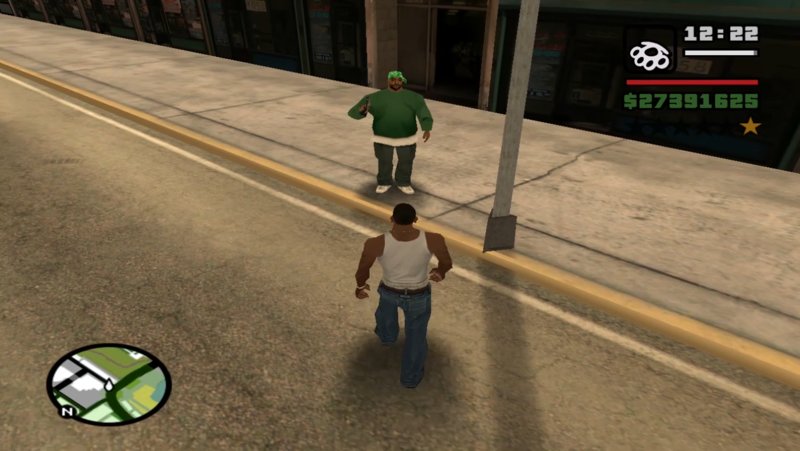Image resolution: width=800 pixels, height=451 pixels.
Task: Click the circular radar minimap
Action: [108, 383]
